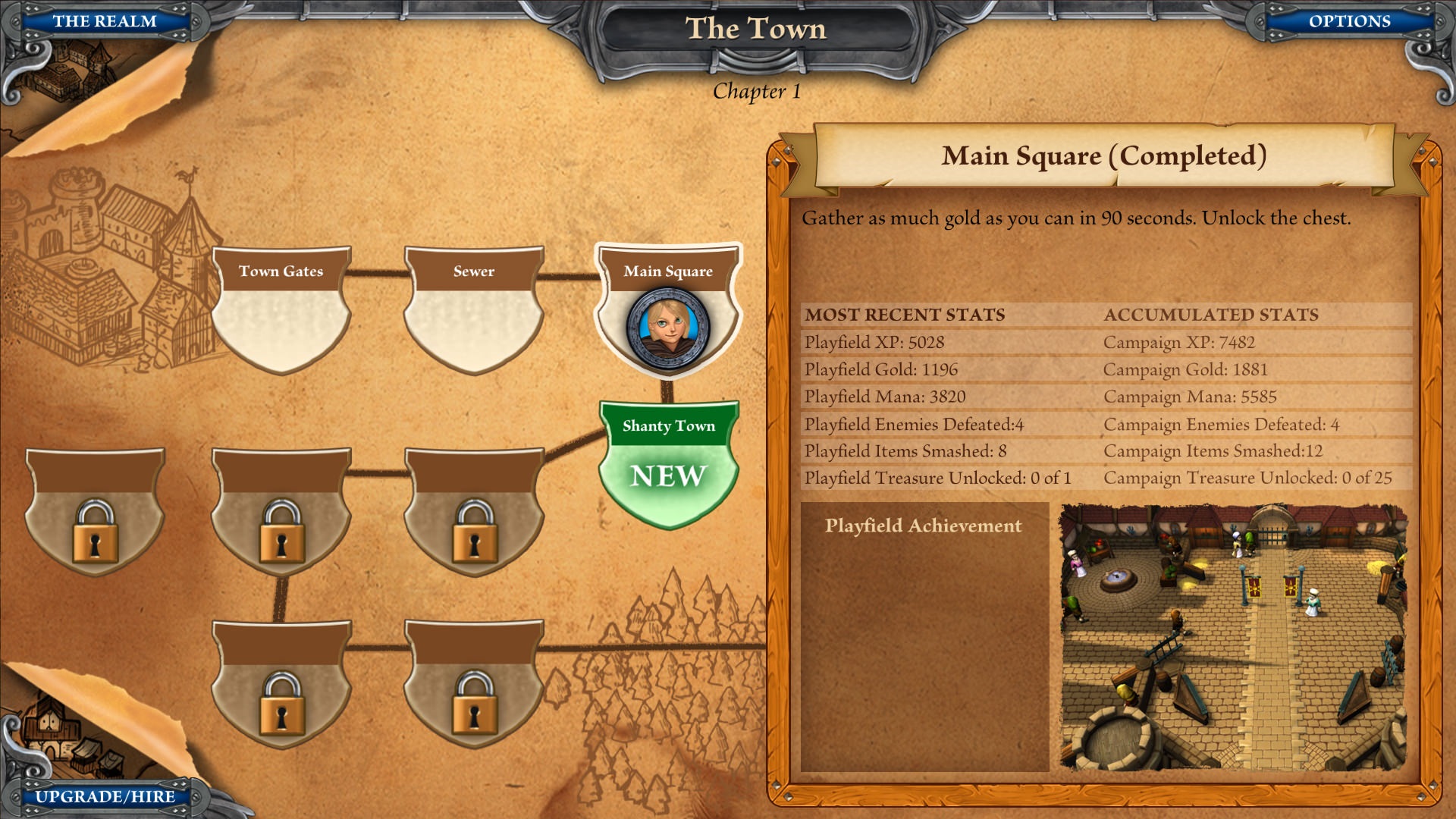Enter the new Shanty Town level

tap(668, 463)
